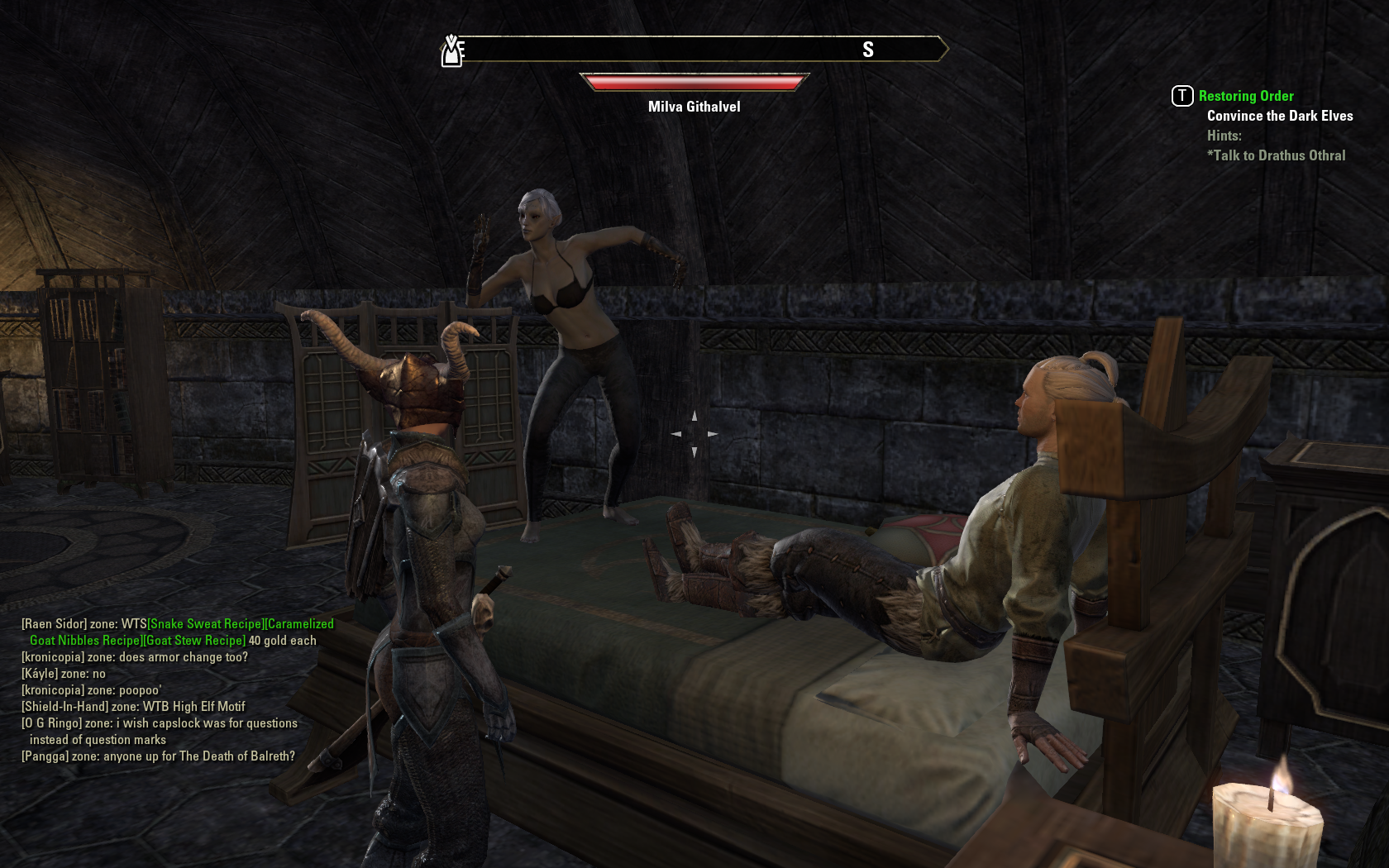Image resolution: width=1389 pixels, height=868 pixels.
Task: Open the Goat Stew Recipe item link
Action: point(195,641)
